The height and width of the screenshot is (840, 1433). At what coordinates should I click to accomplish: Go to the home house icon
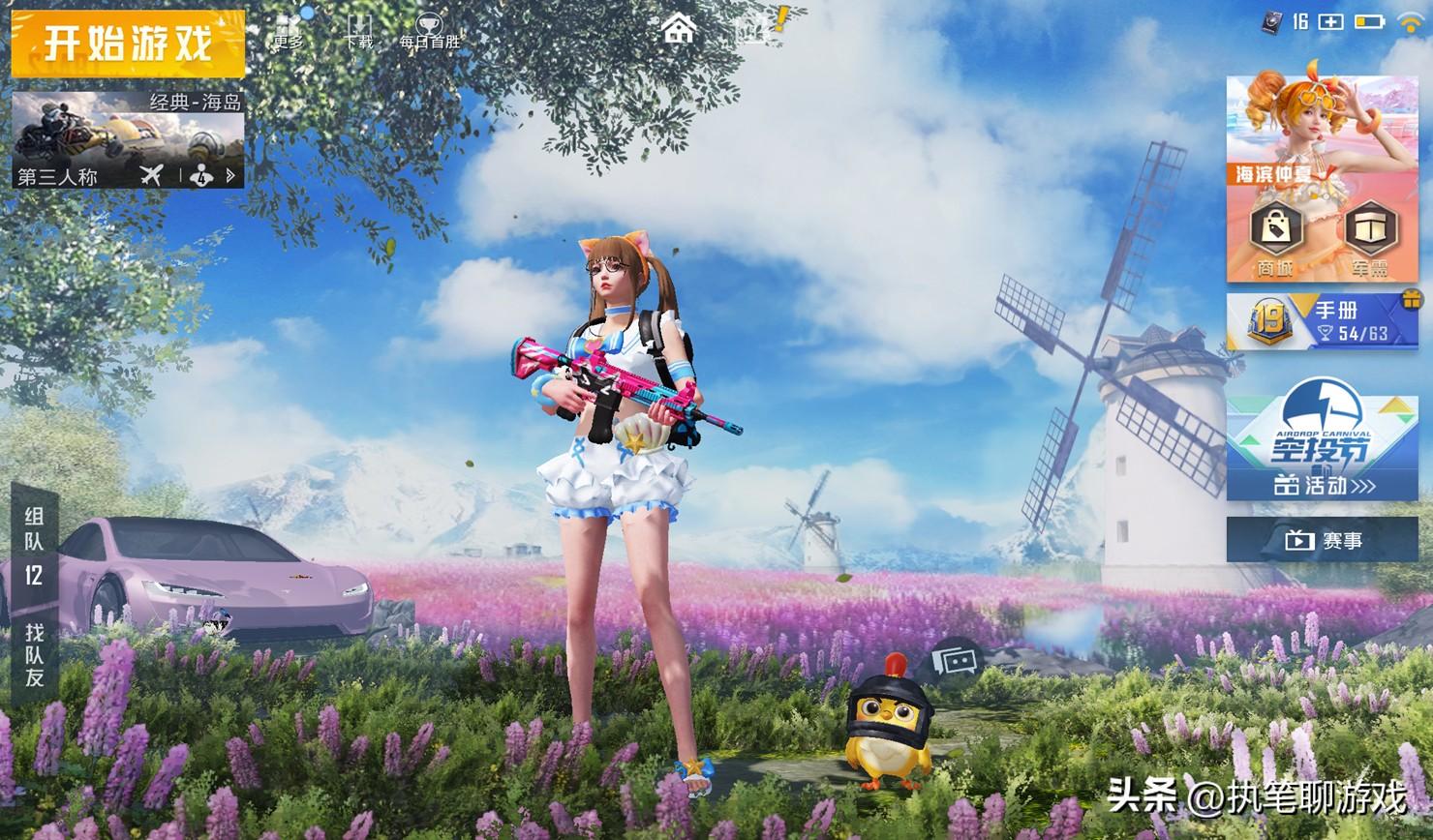679,29
